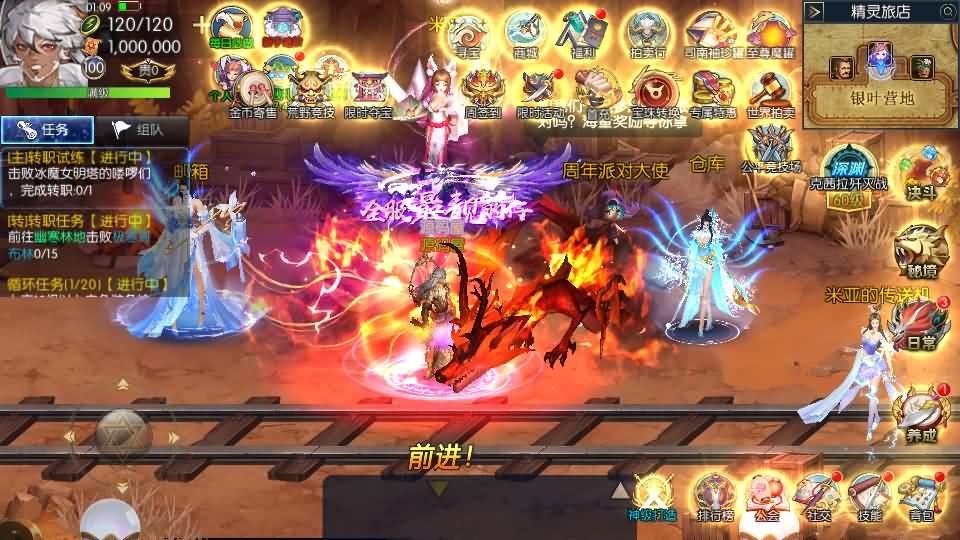Open the 公会 guild menu
Screen dimensions: 960x540
pos(766,495)
